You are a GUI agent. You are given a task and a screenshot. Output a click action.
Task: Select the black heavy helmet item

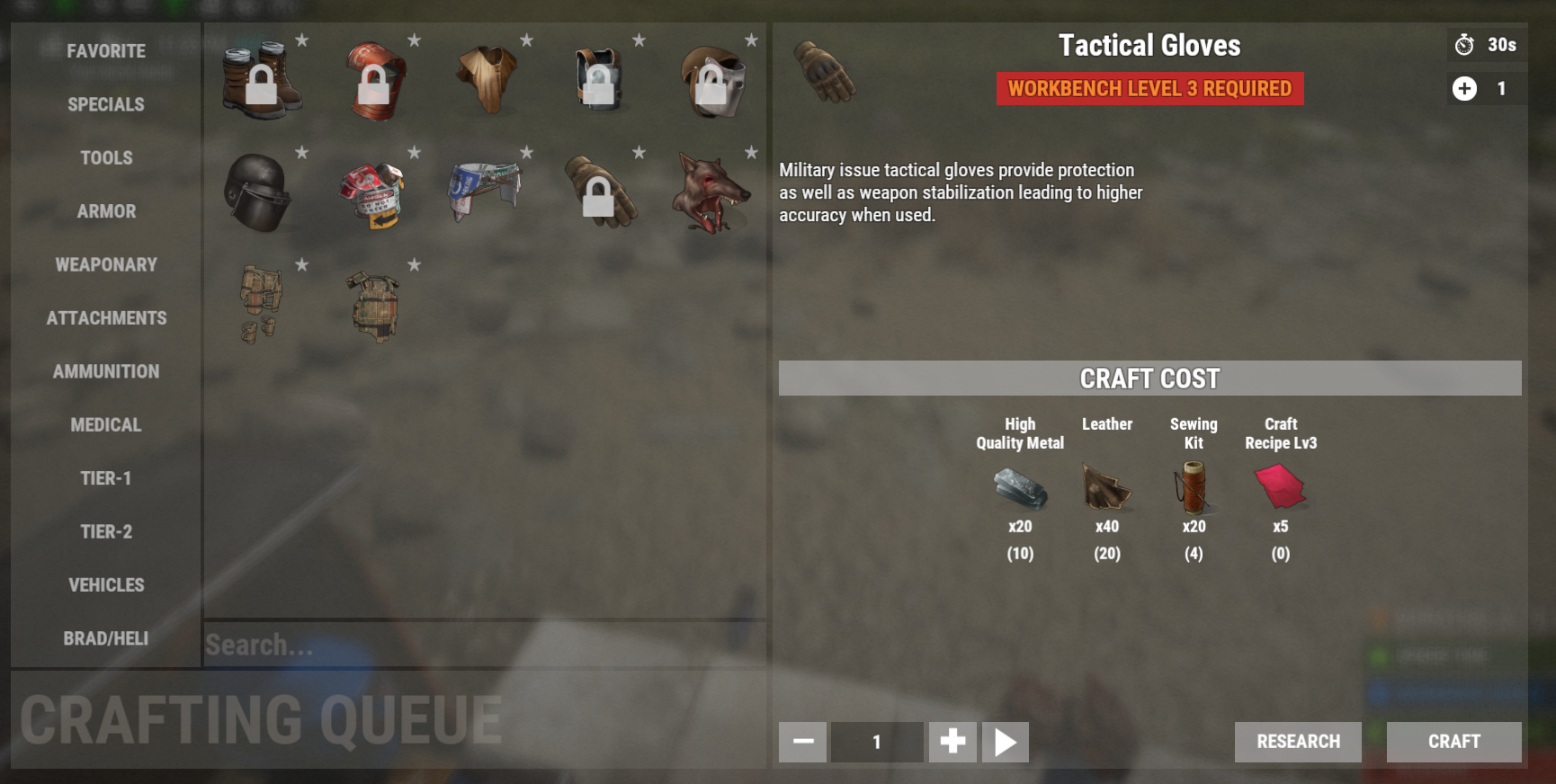coord(258,192)
